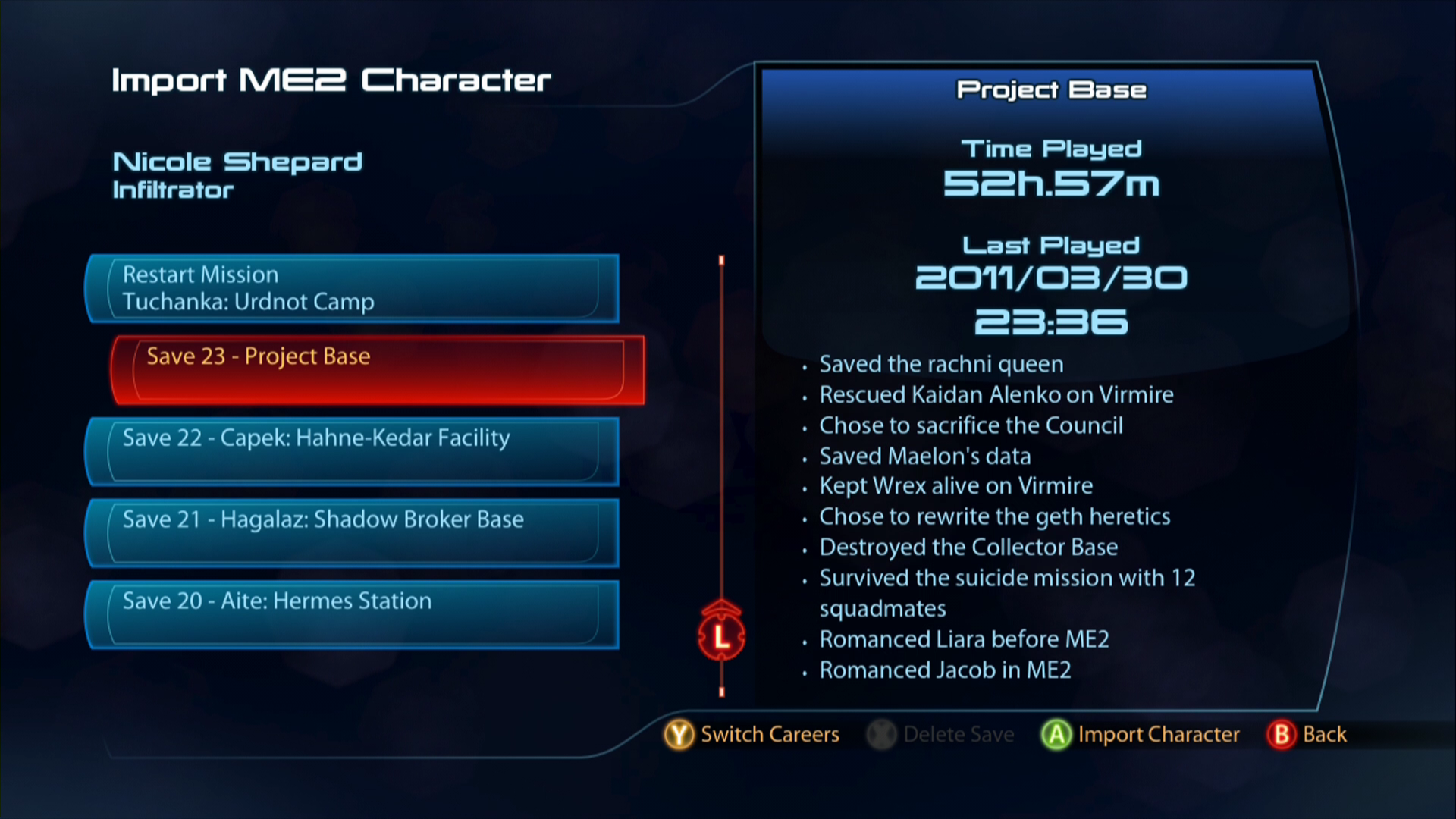
Task: Select the Restart Mission Tuchanka option
Action: point(349,288)
